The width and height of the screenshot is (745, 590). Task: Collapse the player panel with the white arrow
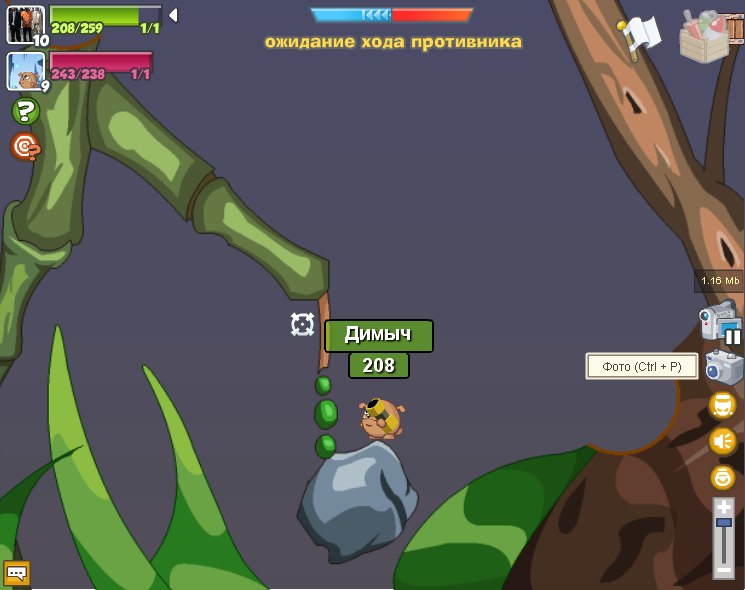[x=173, y=15]
